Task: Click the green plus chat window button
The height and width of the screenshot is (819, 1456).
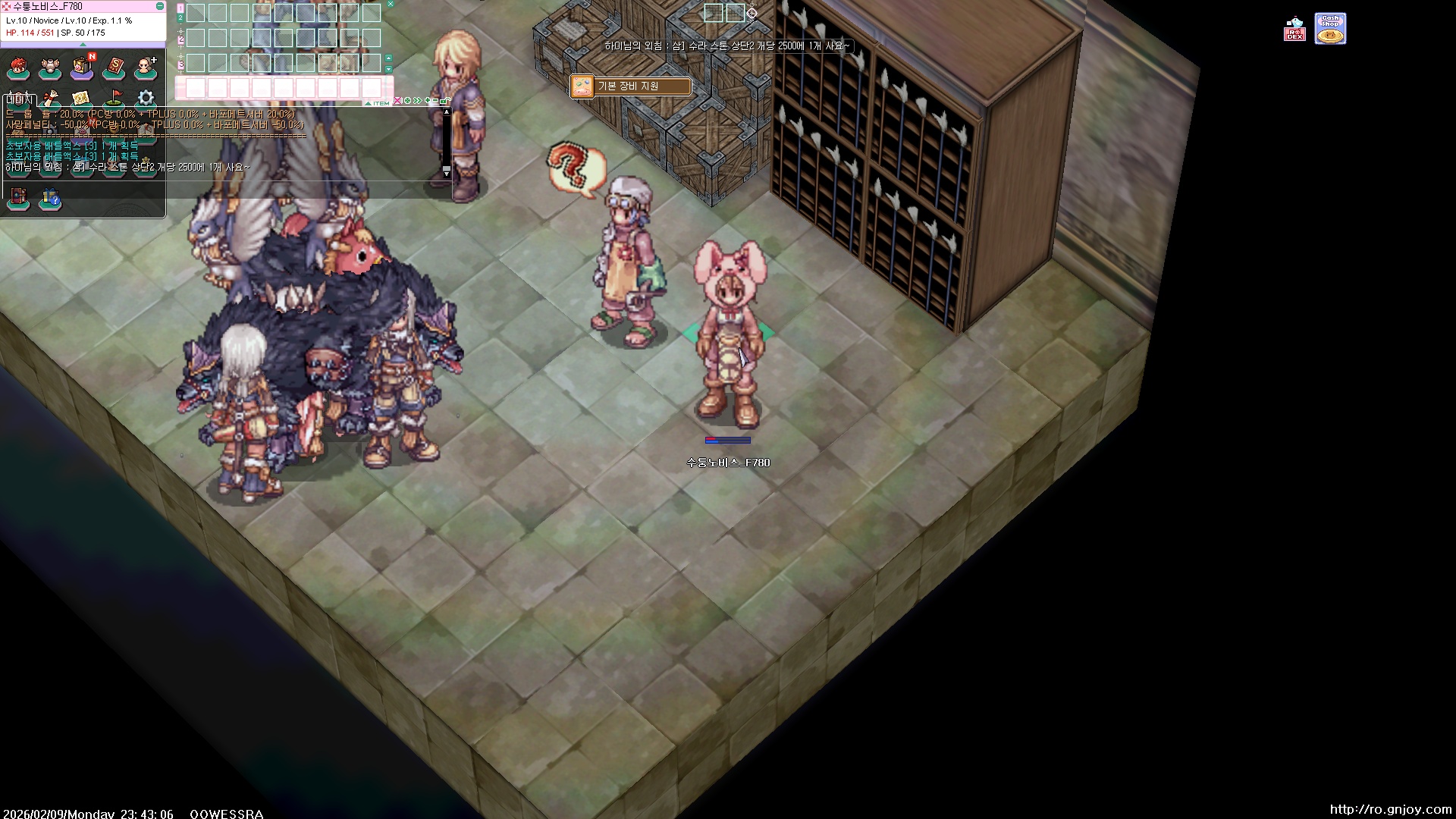Action: pyautogui.click(x=428, y=100)
